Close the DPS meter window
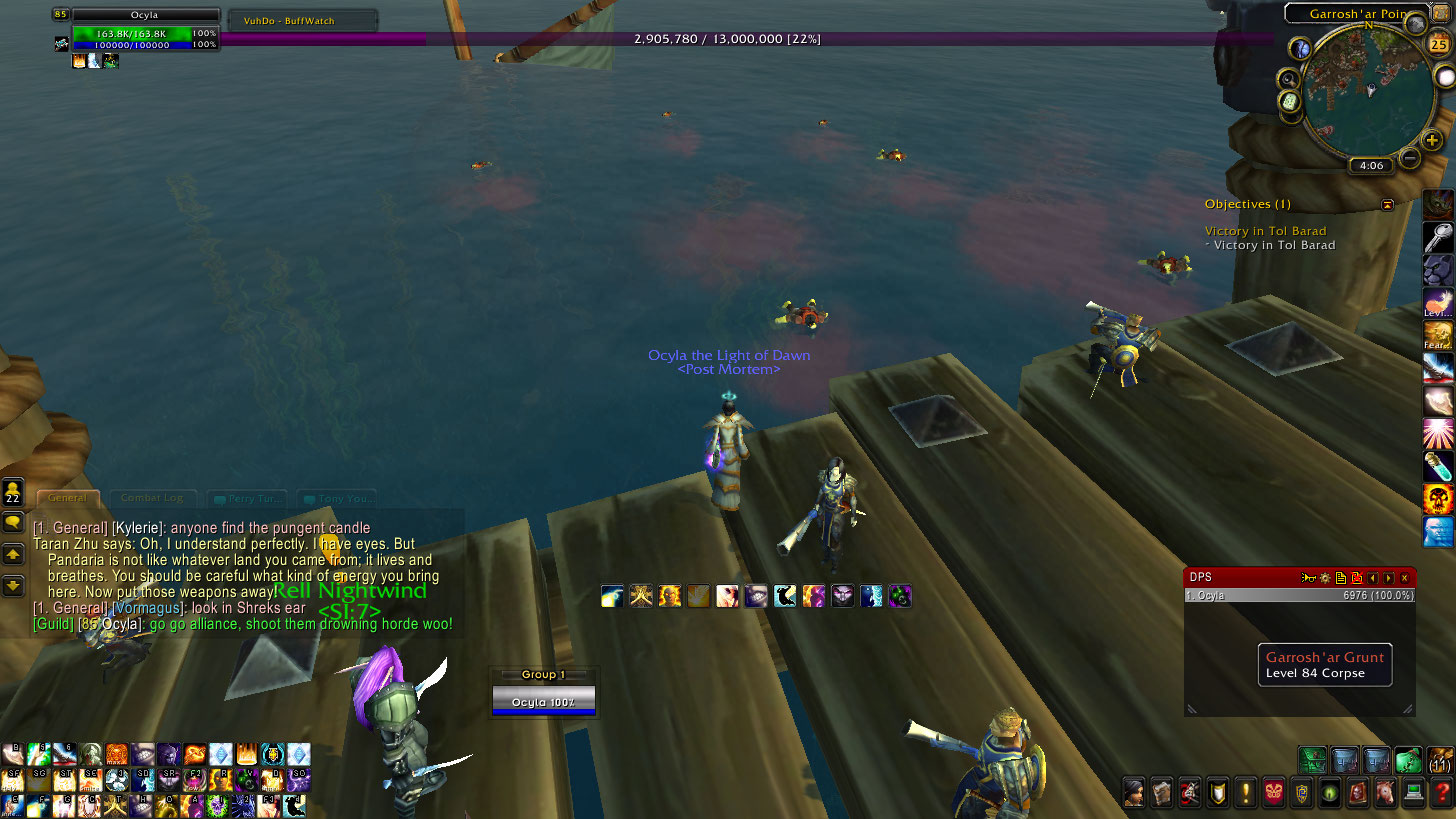1456x819 pixels. click(x=1404, y=578)
